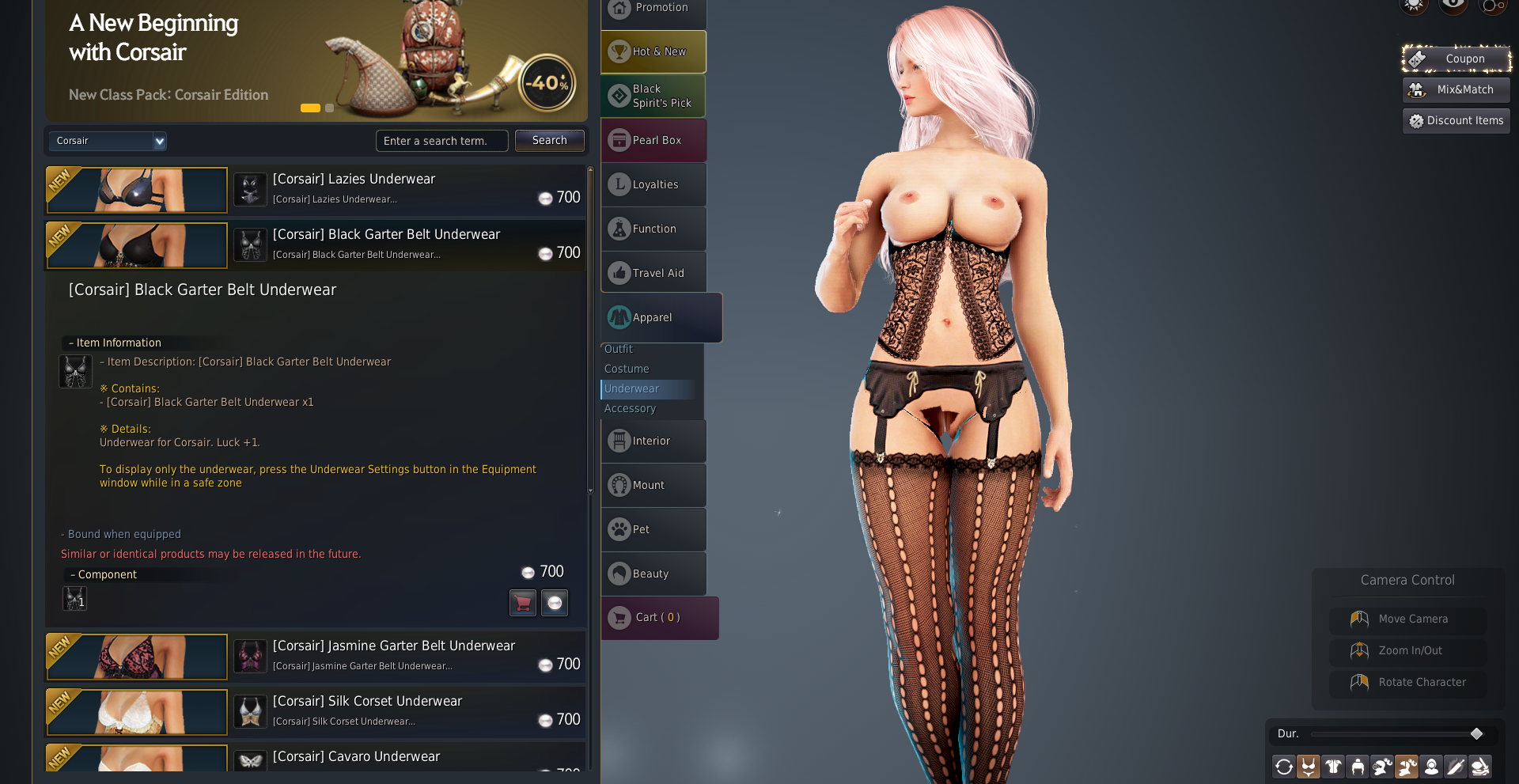Switch to the Travel Aid category
Image resolution: width=1519 pixels, height=784 pixels.
(653, 273)
